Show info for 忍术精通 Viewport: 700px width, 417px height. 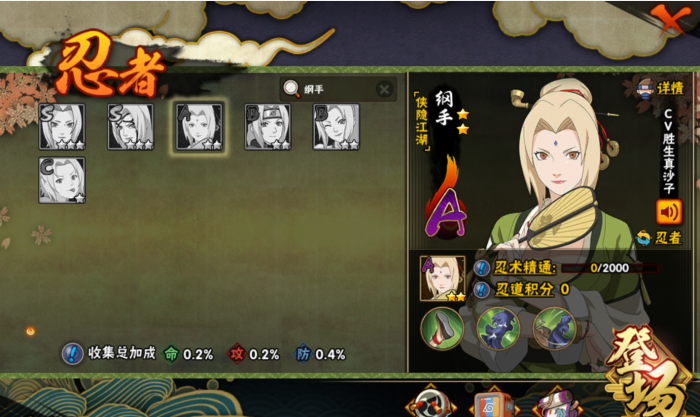click(482, 268)
